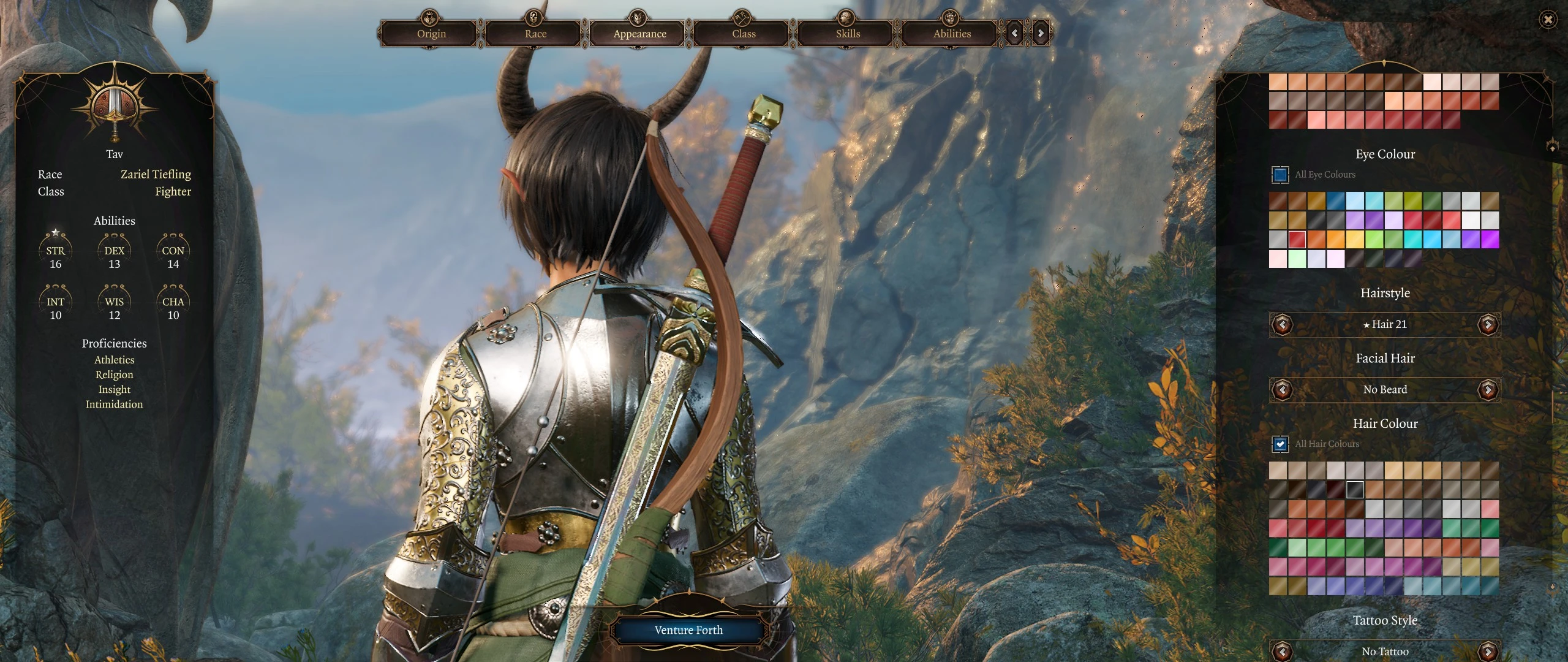
Task: Open the Abilities tab
Action: tap(952, 34)
